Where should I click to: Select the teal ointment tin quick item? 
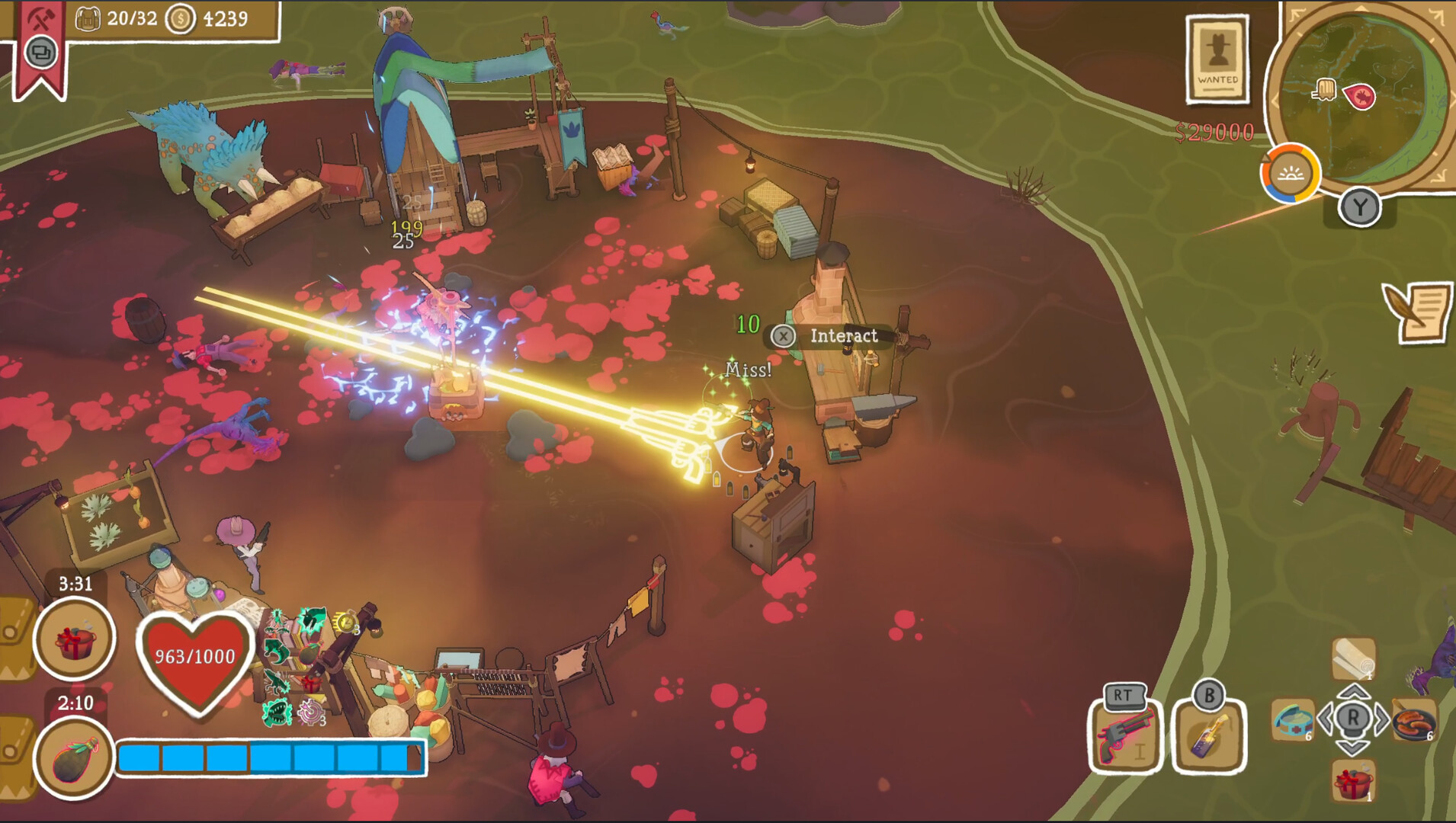(1293, 719)
